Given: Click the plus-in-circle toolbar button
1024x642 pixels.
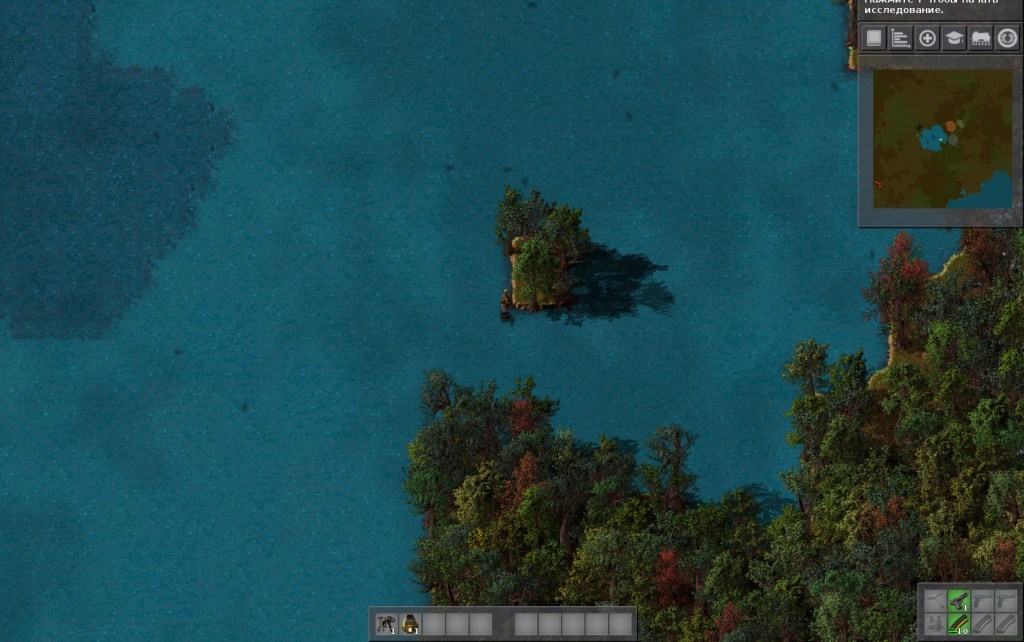Looking at the screenshot, I should tap(927, 38).
